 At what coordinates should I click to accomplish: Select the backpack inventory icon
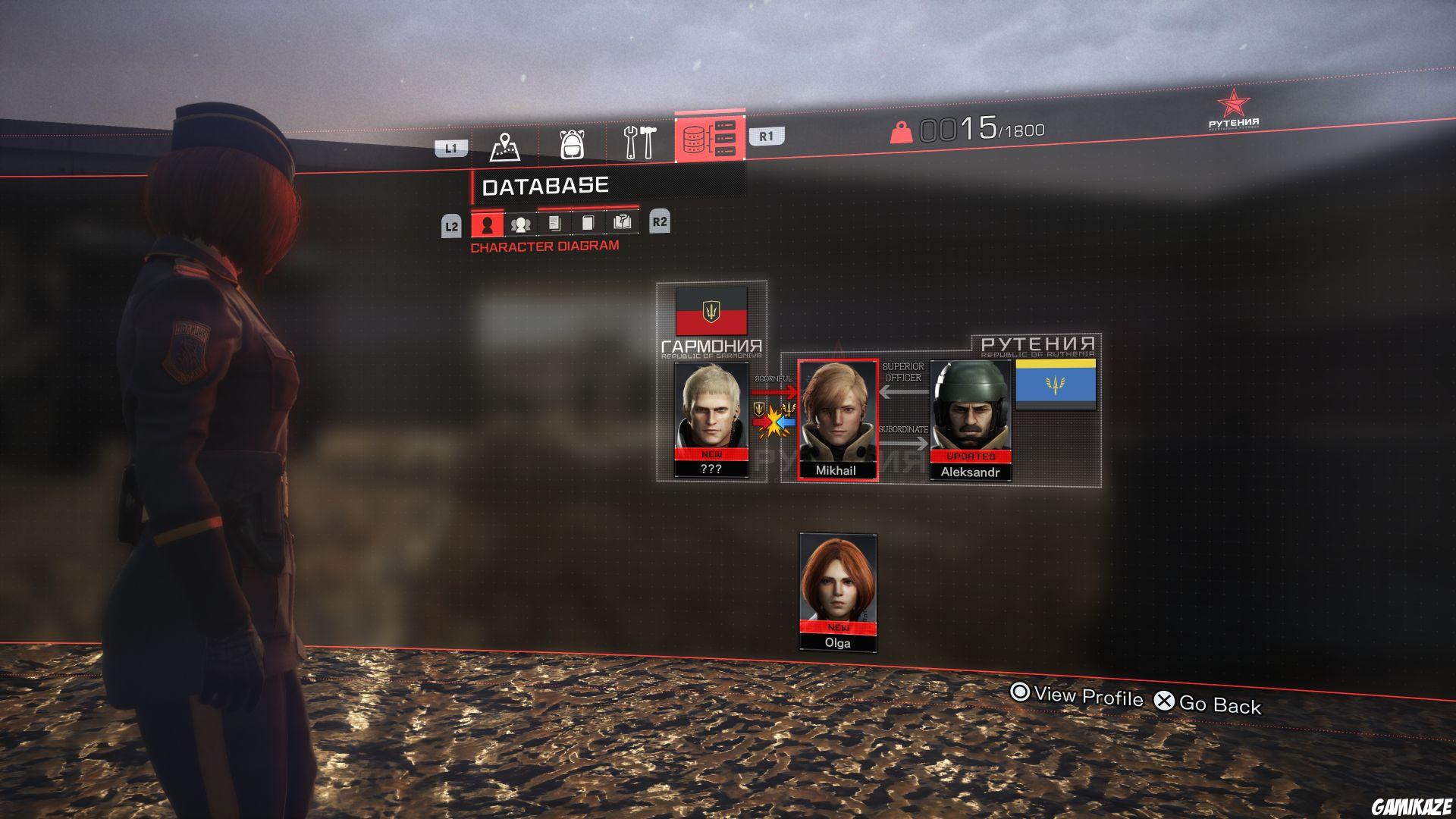coord(574,144)
